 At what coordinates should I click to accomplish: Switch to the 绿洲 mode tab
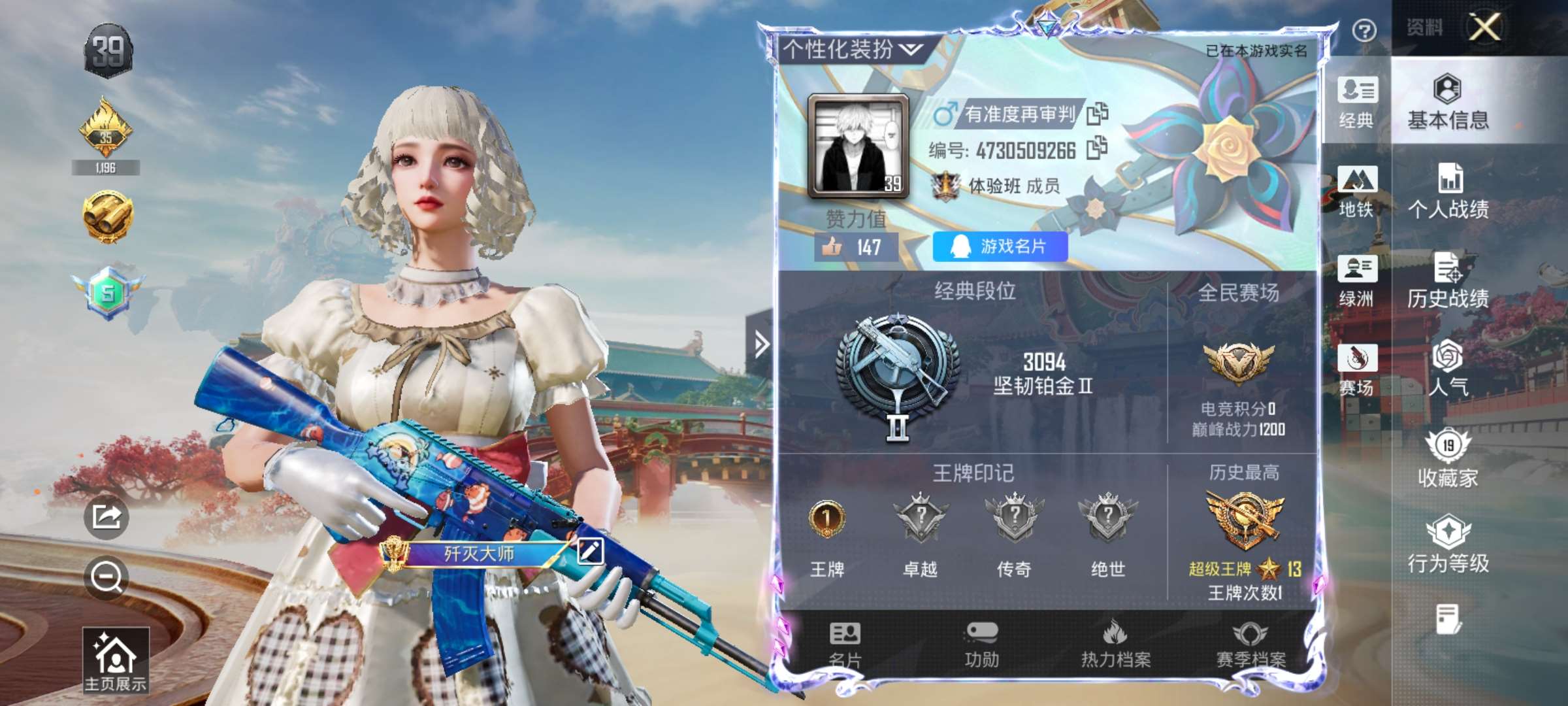click(1357, 281)
